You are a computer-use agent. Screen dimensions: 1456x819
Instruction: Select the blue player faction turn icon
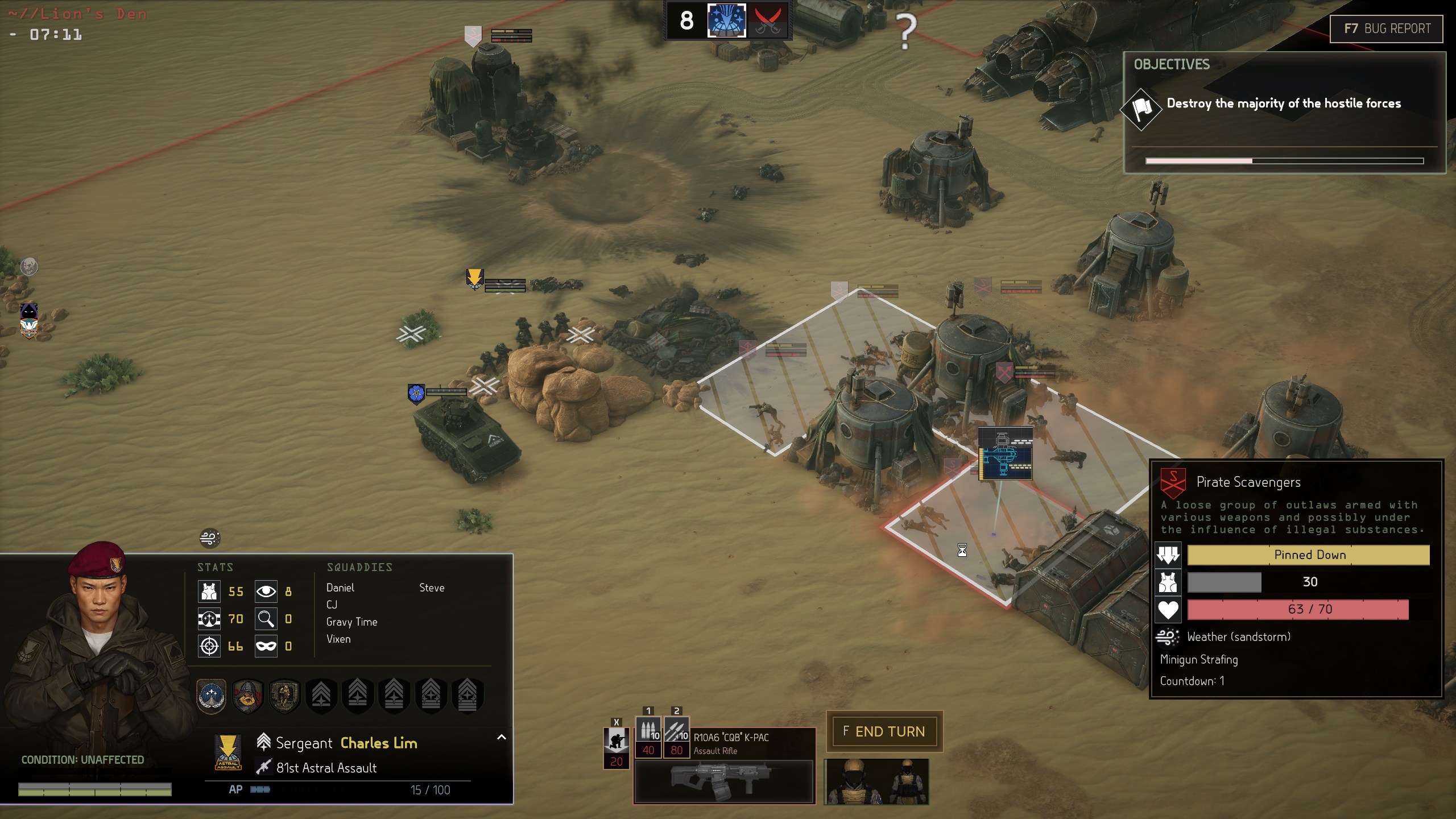(726, 21)
